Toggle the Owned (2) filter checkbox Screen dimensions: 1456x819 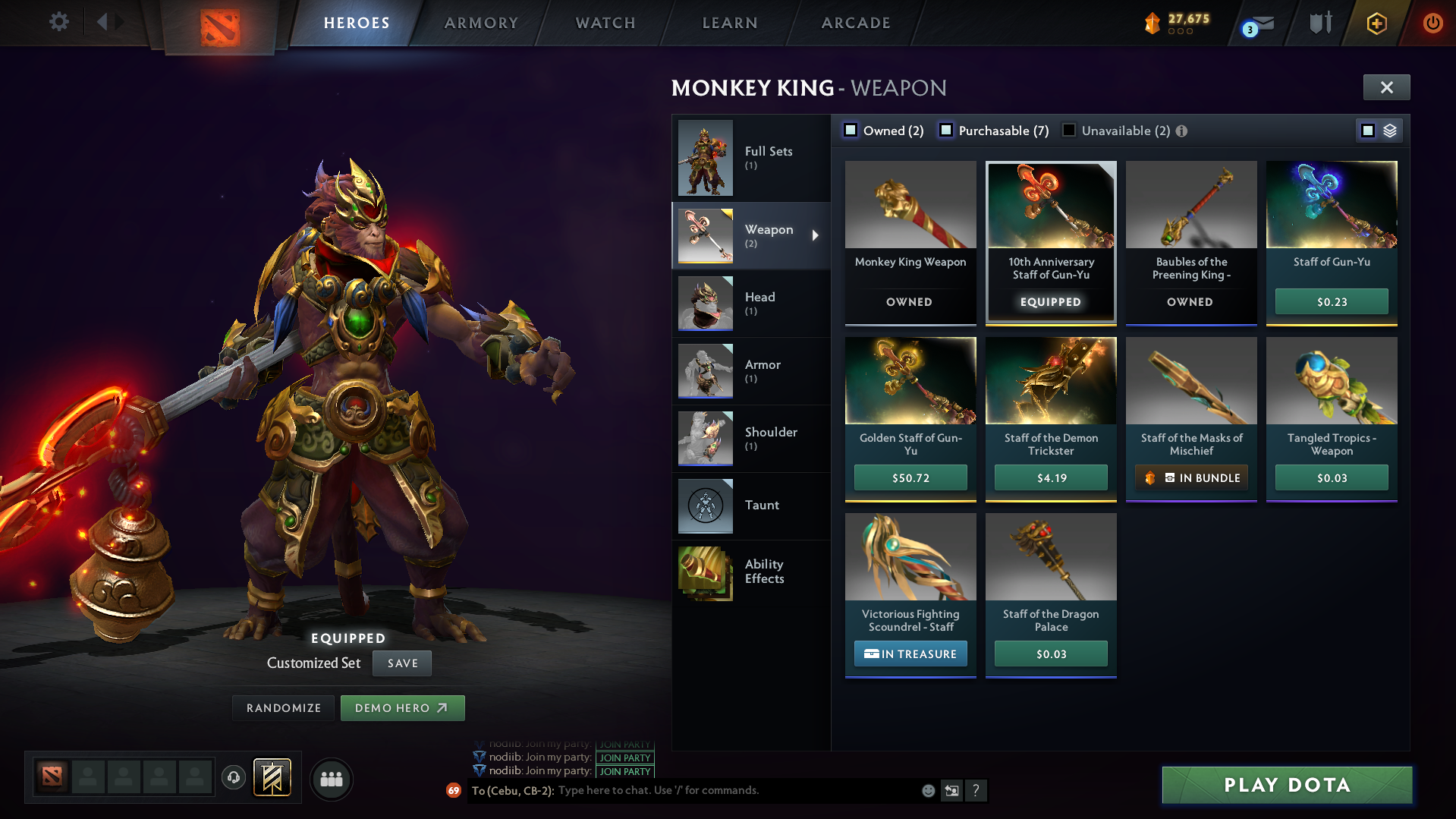(851, 131)
